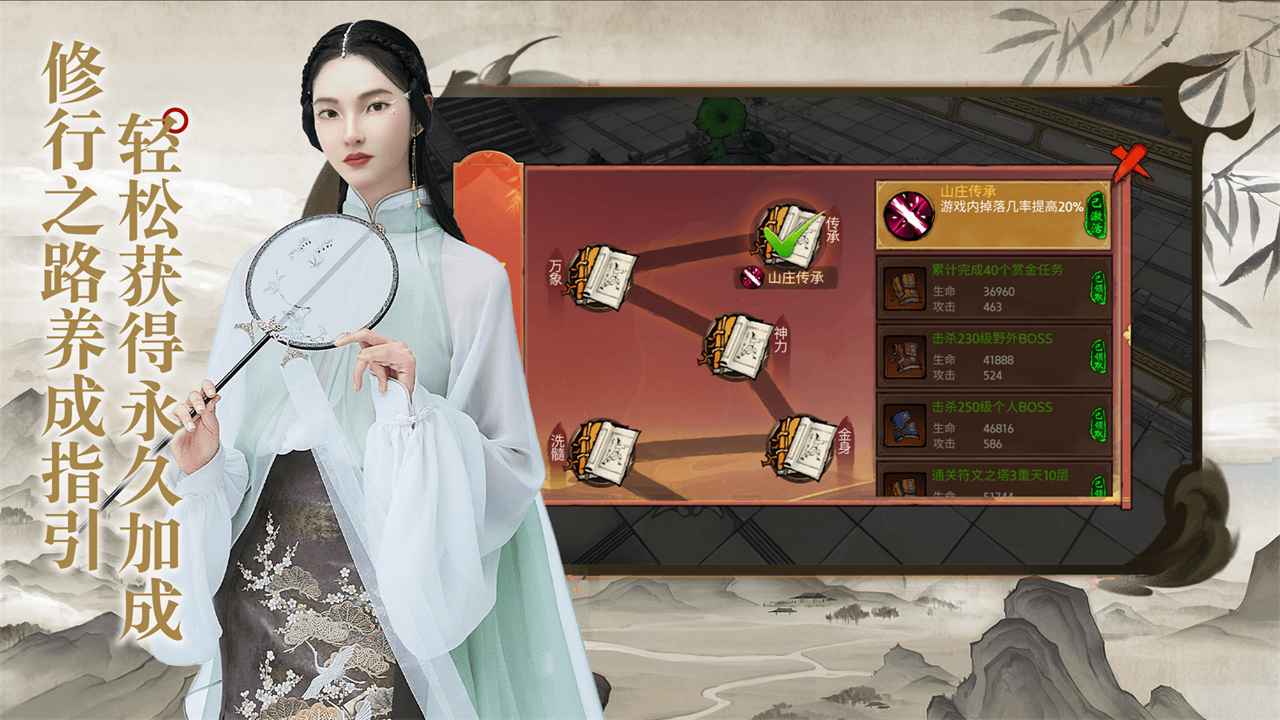The height and width of the screenshot is (720, 1280).
Task: Click the 已领取 stamp on the bounty task row
Action: tap(1098, 289)
